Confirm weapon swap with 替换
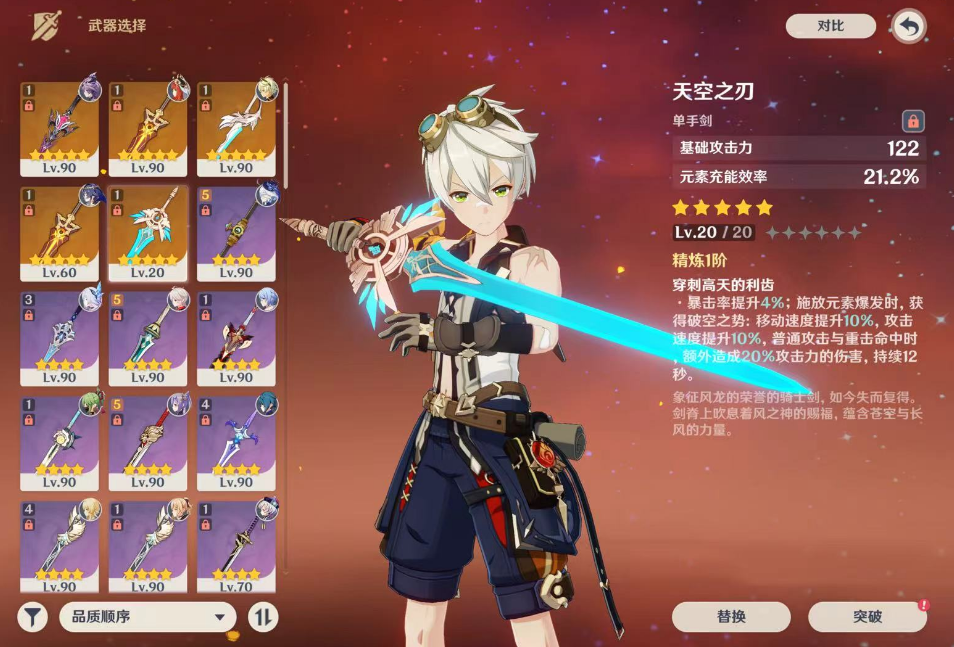The image size is (954, 647). click(731, 616)
